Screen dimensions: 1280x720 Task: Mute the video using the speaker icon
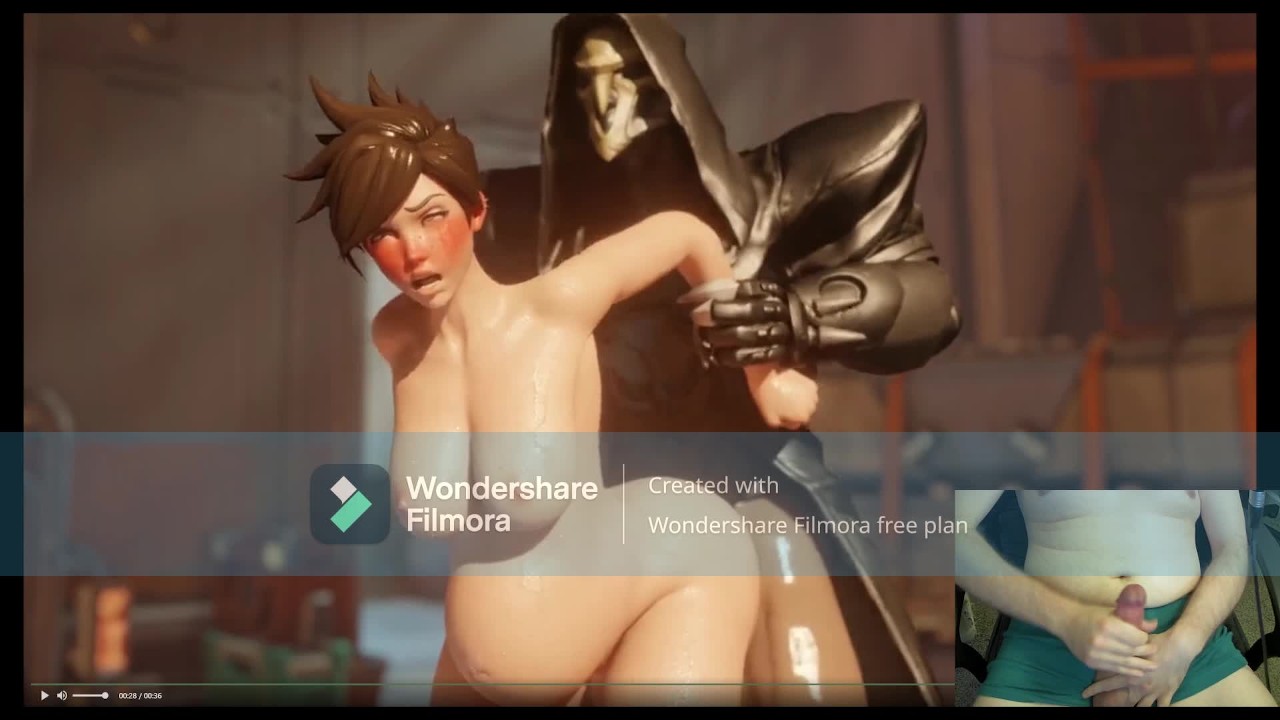[x=62, y=695]
